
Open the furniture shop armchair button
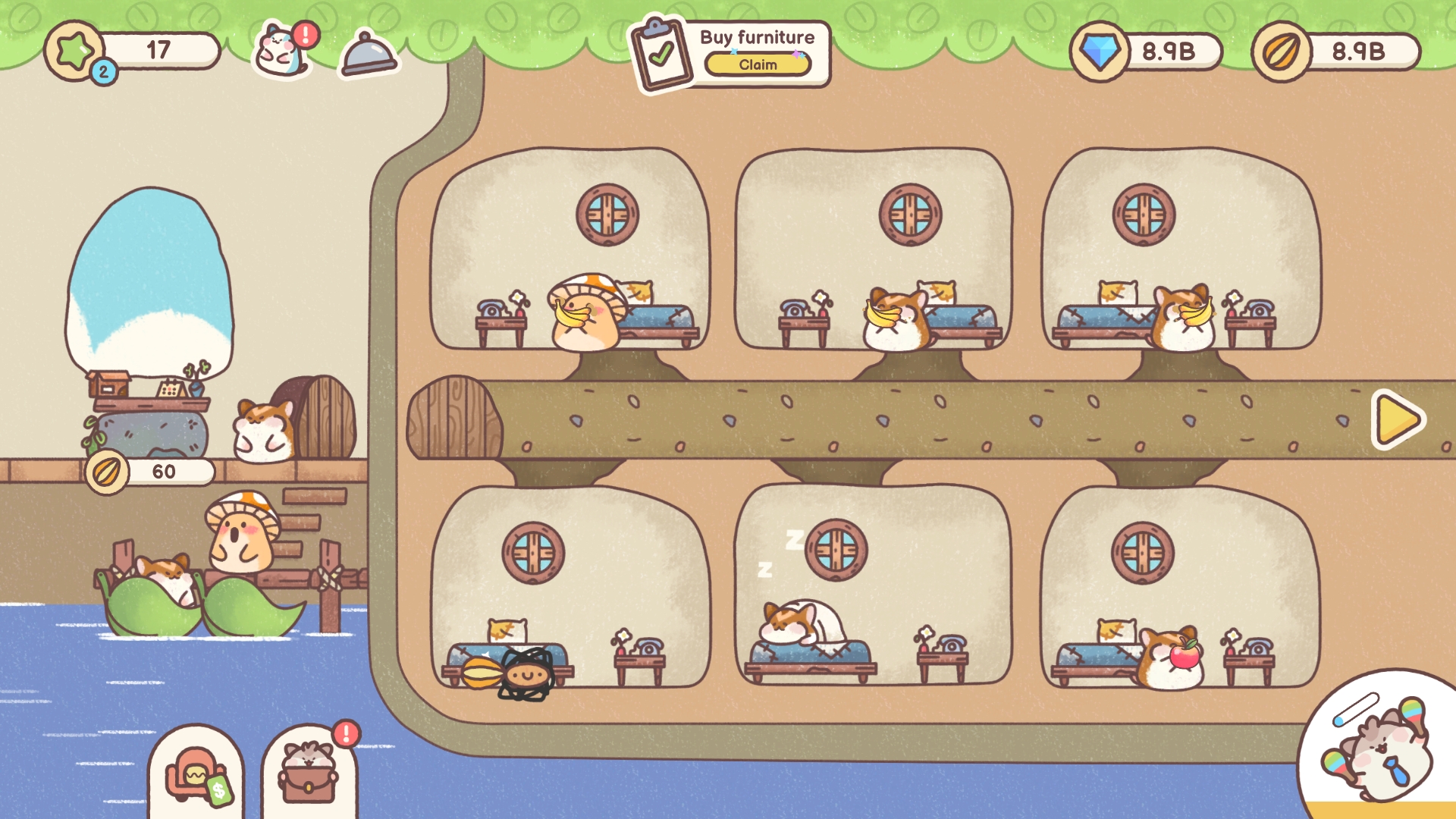(196, 775)
